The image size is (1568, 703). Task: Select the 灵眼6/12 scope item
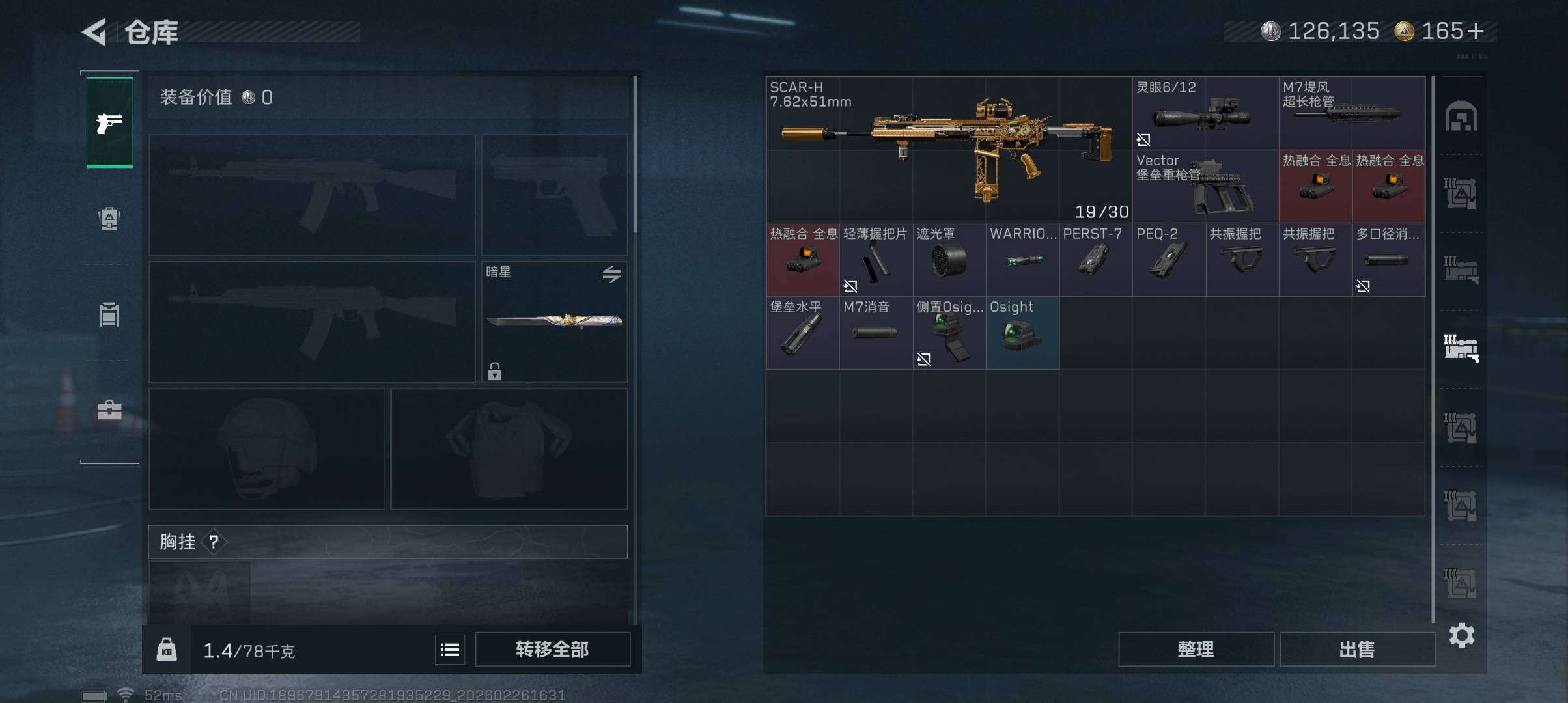1205,114
